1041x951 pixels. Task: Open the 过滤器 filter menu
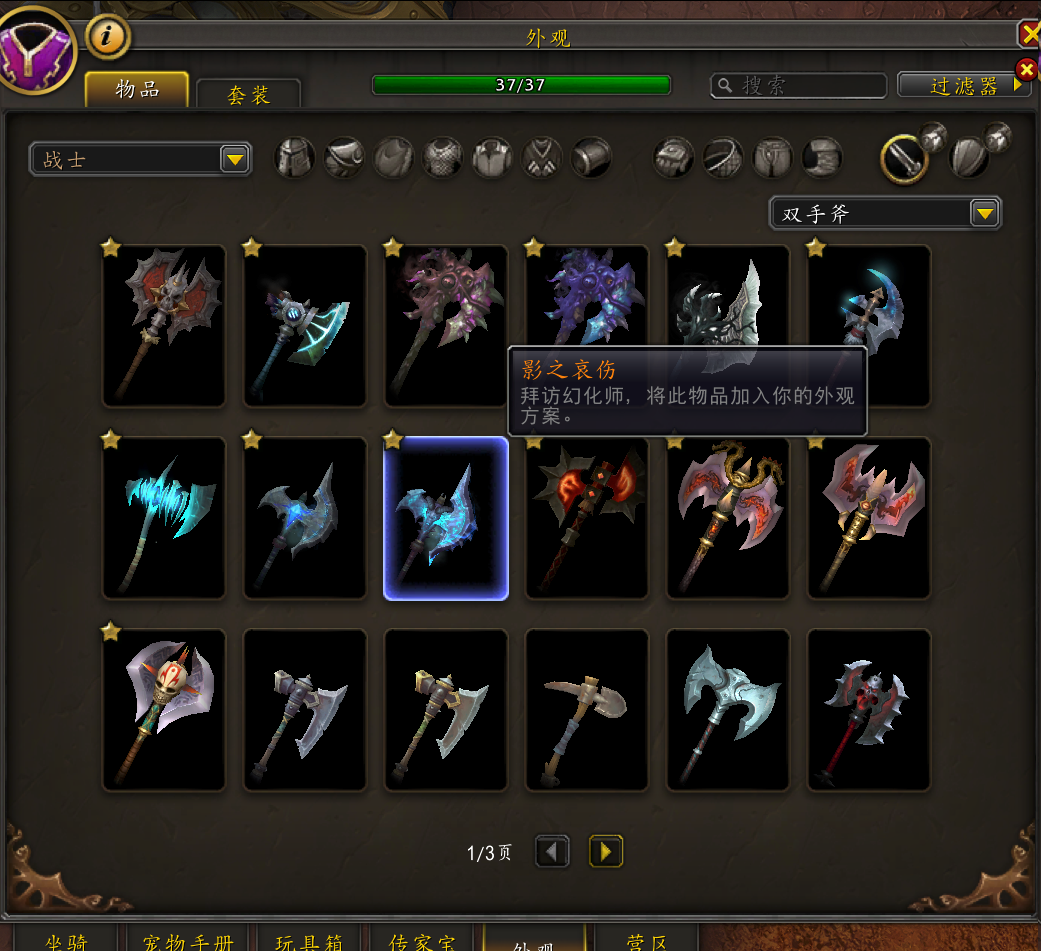tap(964, 86)
